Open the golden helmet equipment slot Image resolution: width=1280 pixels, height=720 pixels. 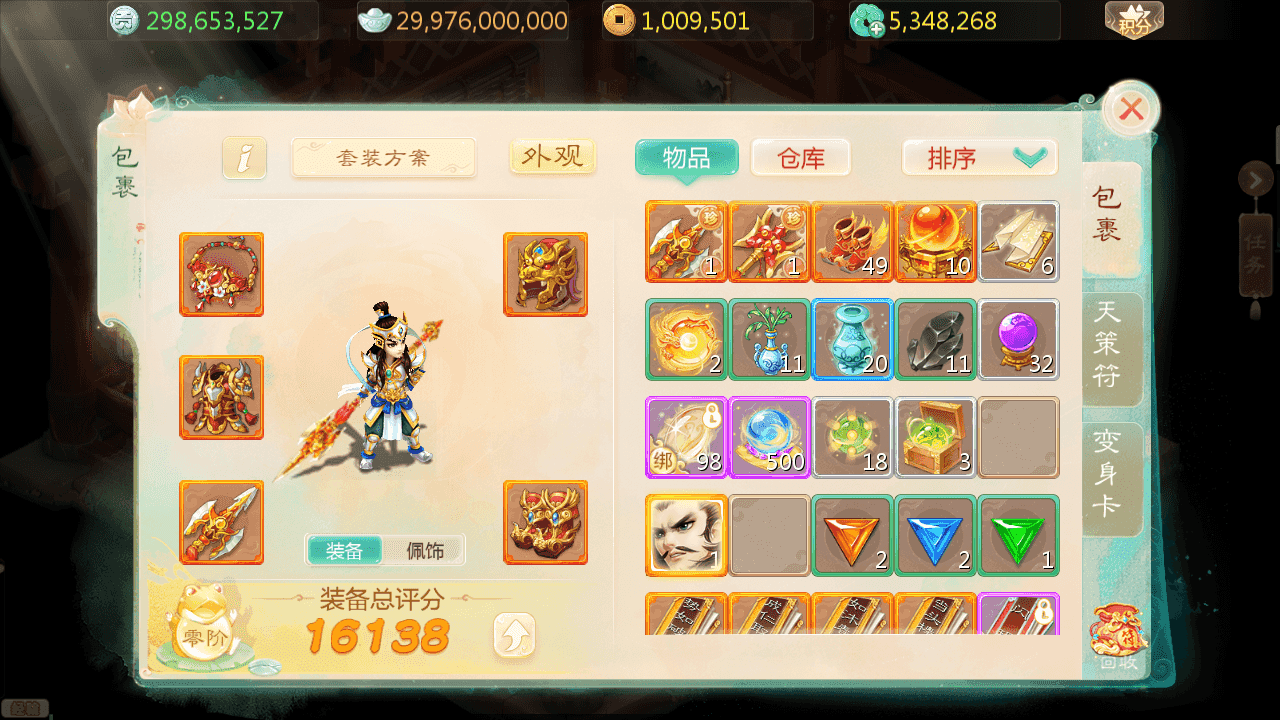click(x=546, y=274)
